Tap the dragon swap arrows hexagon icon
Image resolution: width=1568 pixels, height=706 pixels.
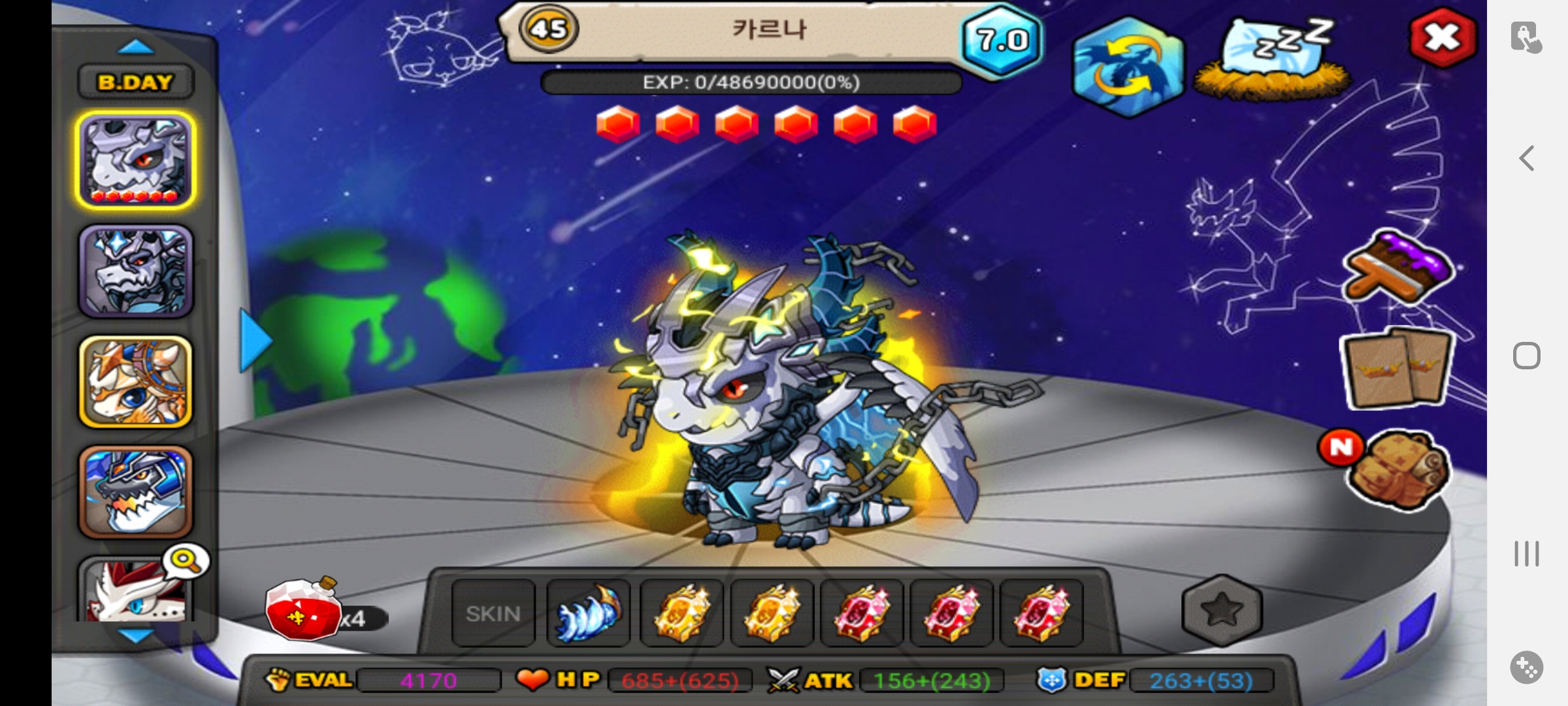[1128, 67]
